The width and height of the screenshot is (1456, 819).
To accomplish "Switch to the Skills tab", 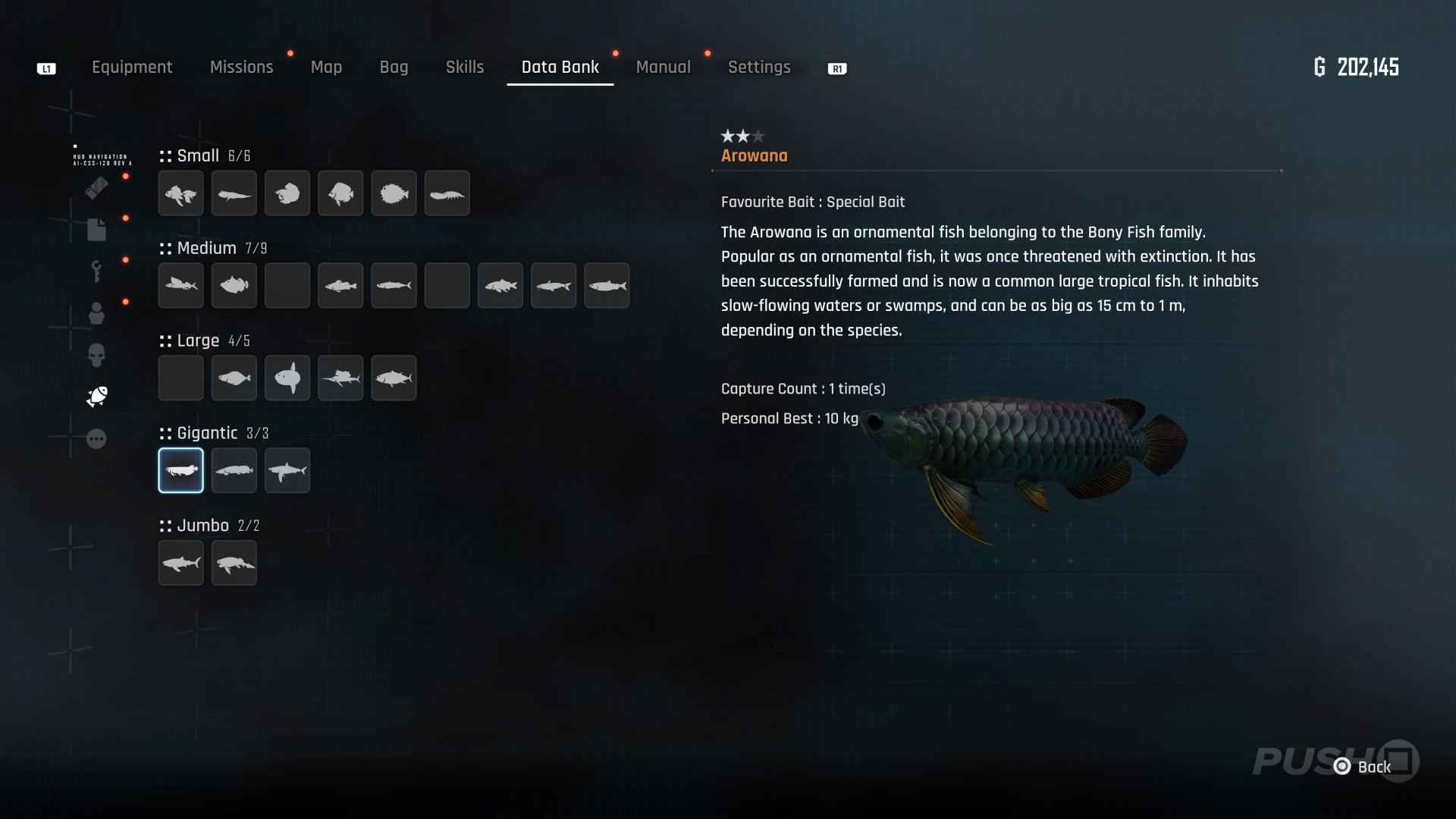I will (465, 67).
